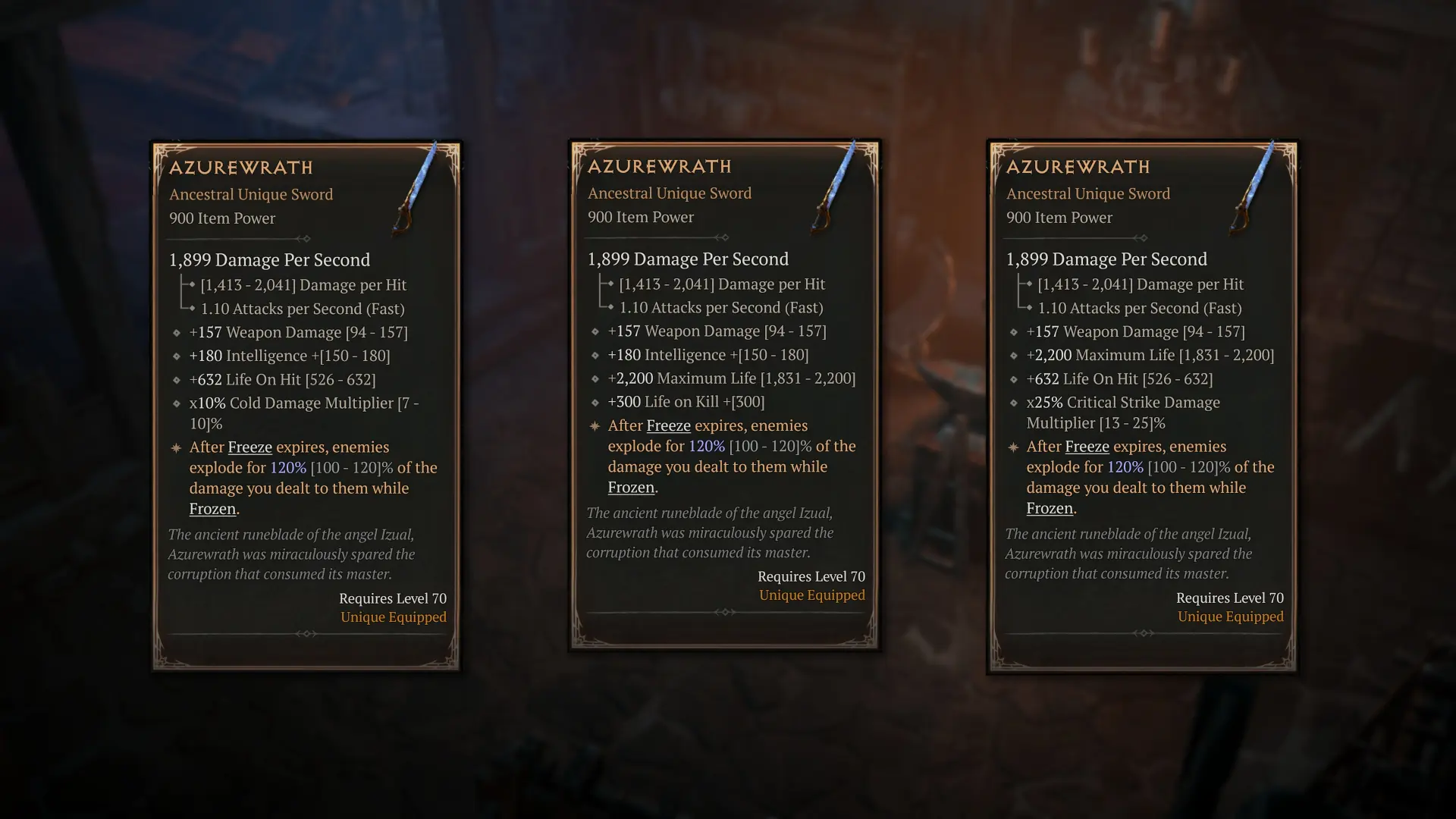Click the Unique Equipped label on the middle tooltip
The width and height of the screenshot is (1456, 819).
(x=812, y=595)
